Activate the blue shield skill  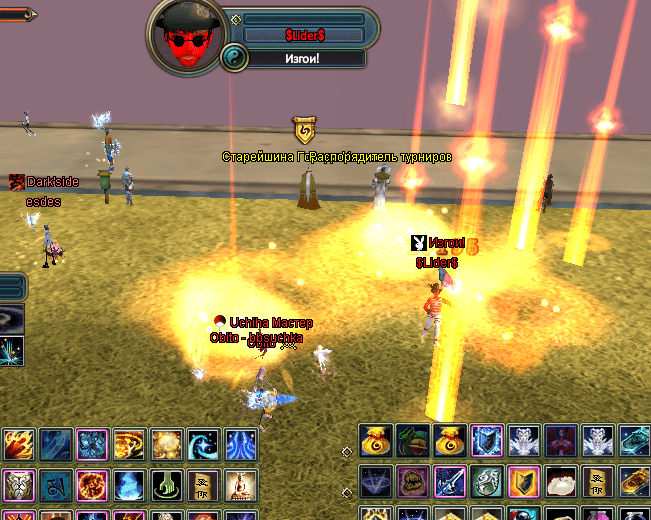486,440
